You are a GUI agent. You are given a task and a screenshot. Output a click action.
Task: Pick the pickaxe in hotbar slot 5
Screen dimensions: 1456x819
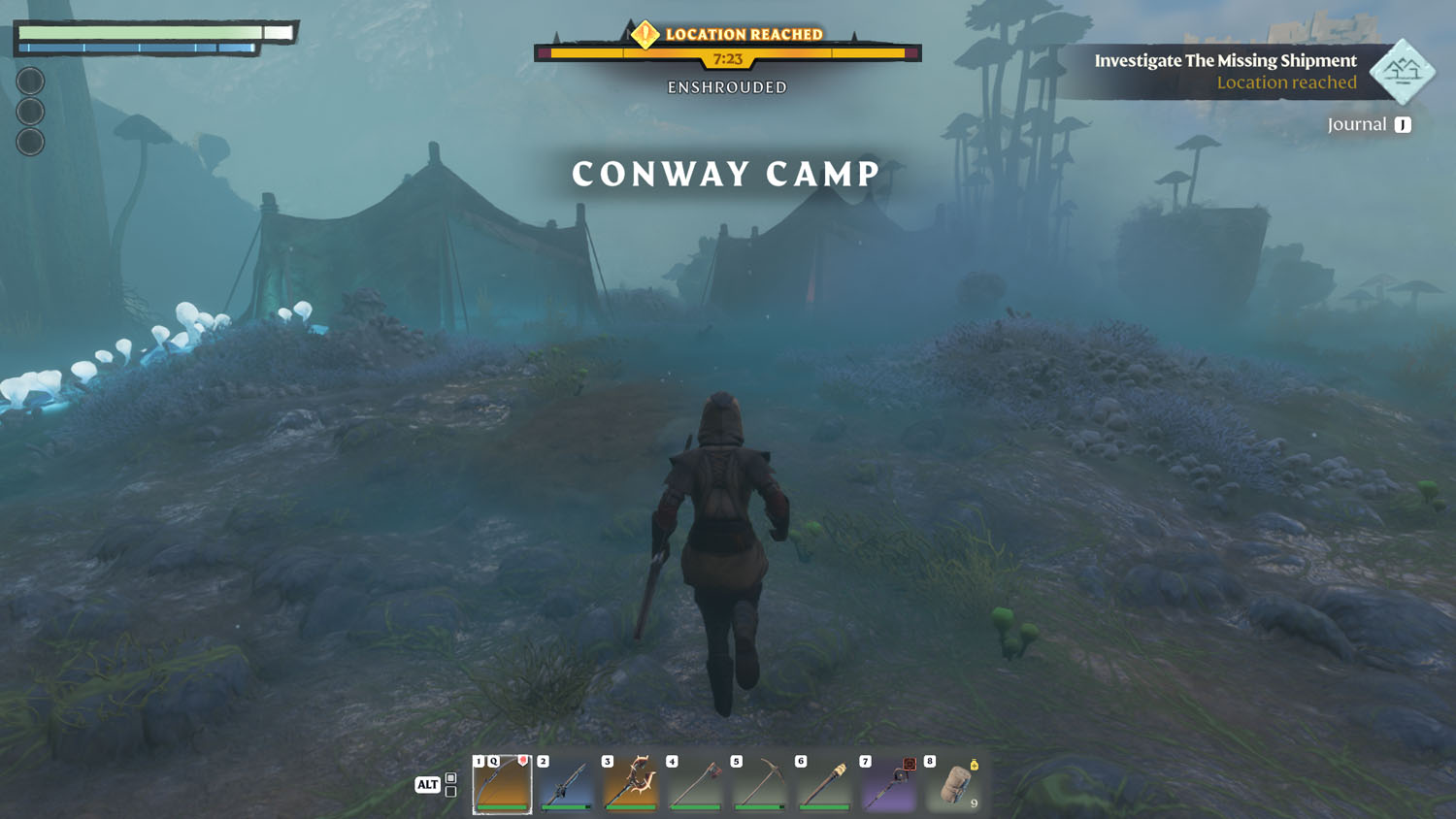coord(760,784)
